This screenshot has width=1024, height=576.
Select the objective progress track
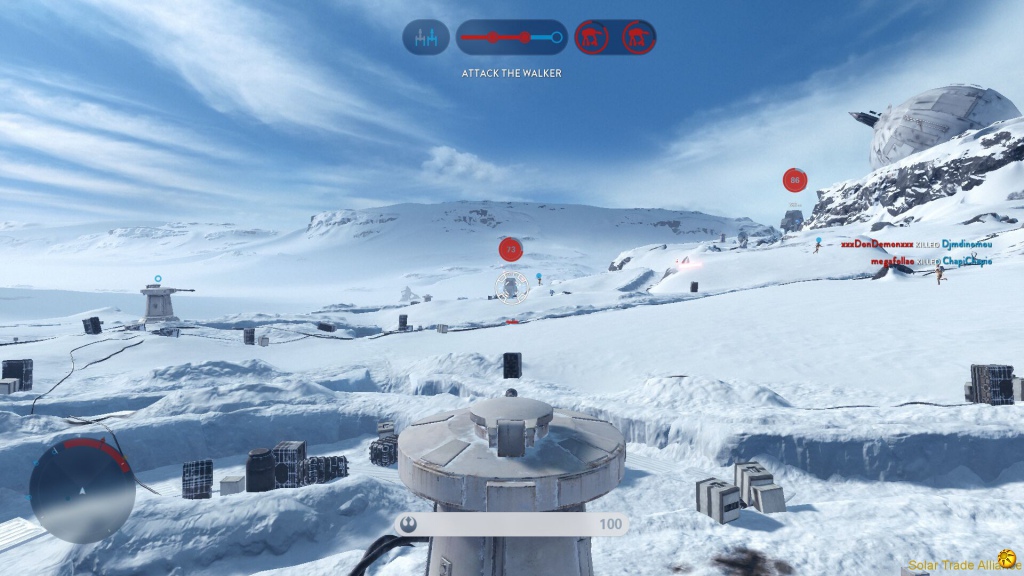point(511,38)
